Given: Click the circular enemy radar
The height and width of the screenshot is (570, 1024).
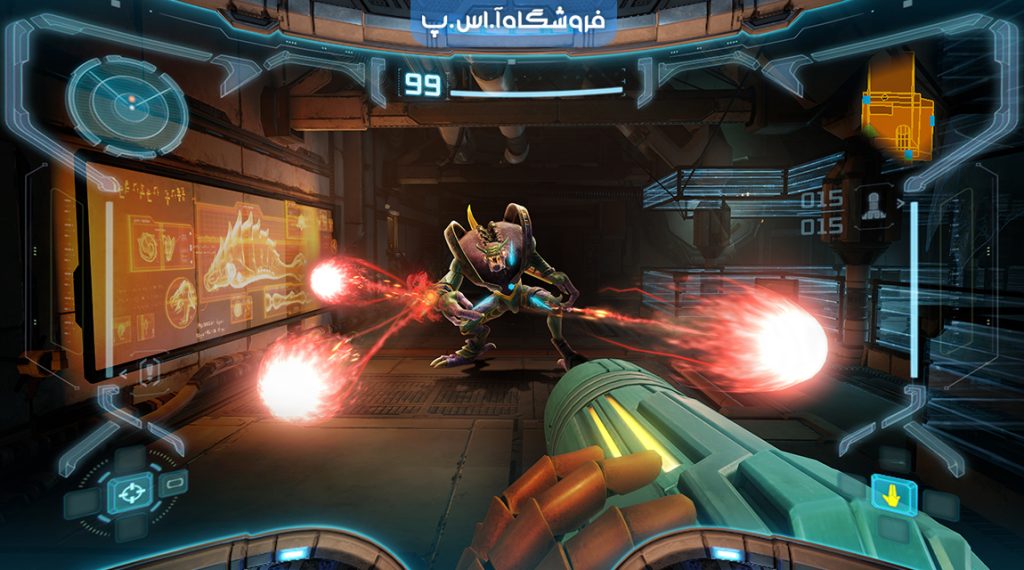Looking at the screenshot, I should 127,103.
